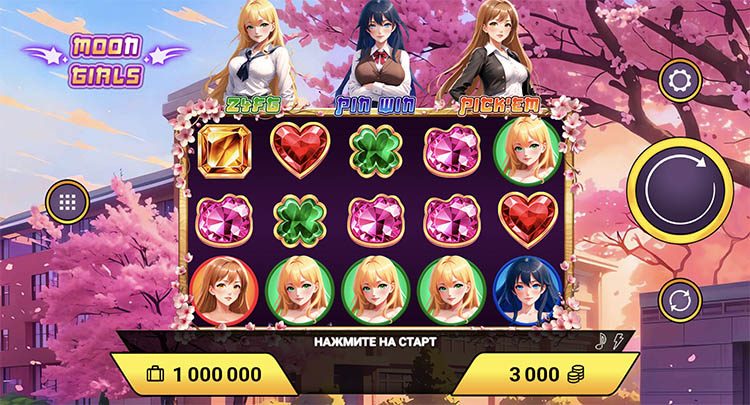This screenshot has width=750, height=405.
Task: Open the grid menu button
Action: (x=68, y=202)
